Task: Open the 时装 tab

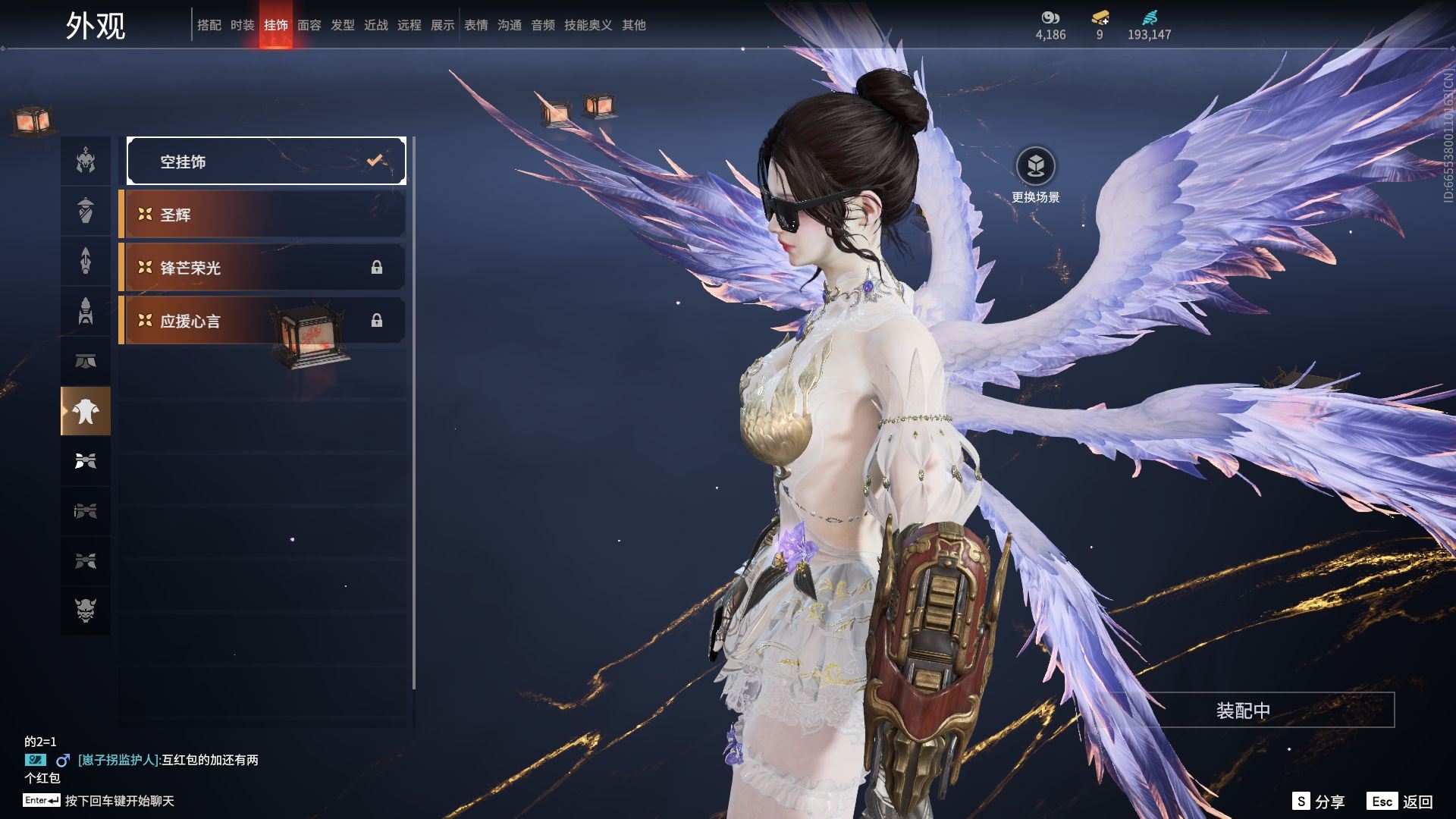Action: coord(242,25)
